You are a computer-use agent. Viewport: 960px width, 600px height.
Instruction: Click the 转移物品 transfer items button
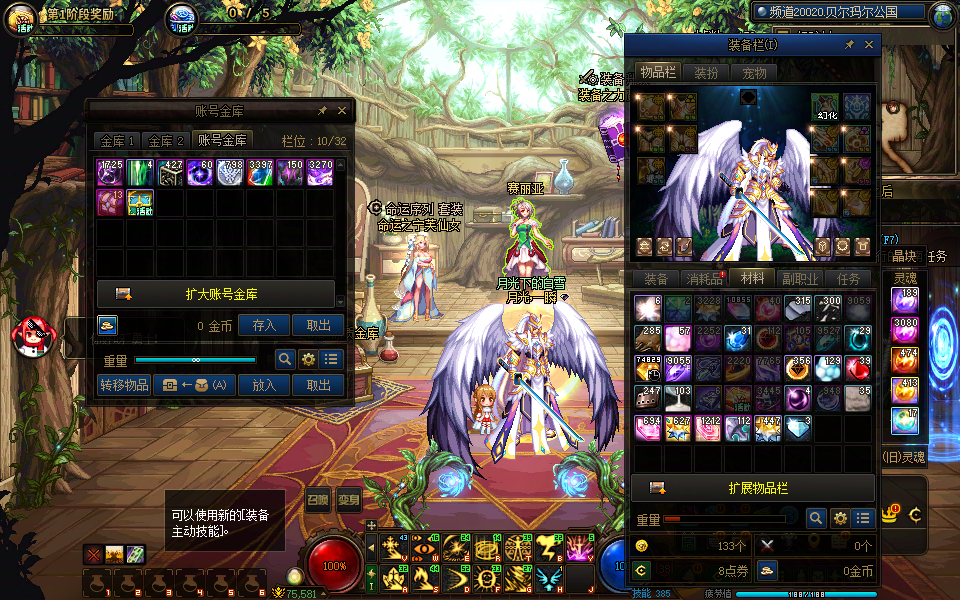click(x=124, y=385)
